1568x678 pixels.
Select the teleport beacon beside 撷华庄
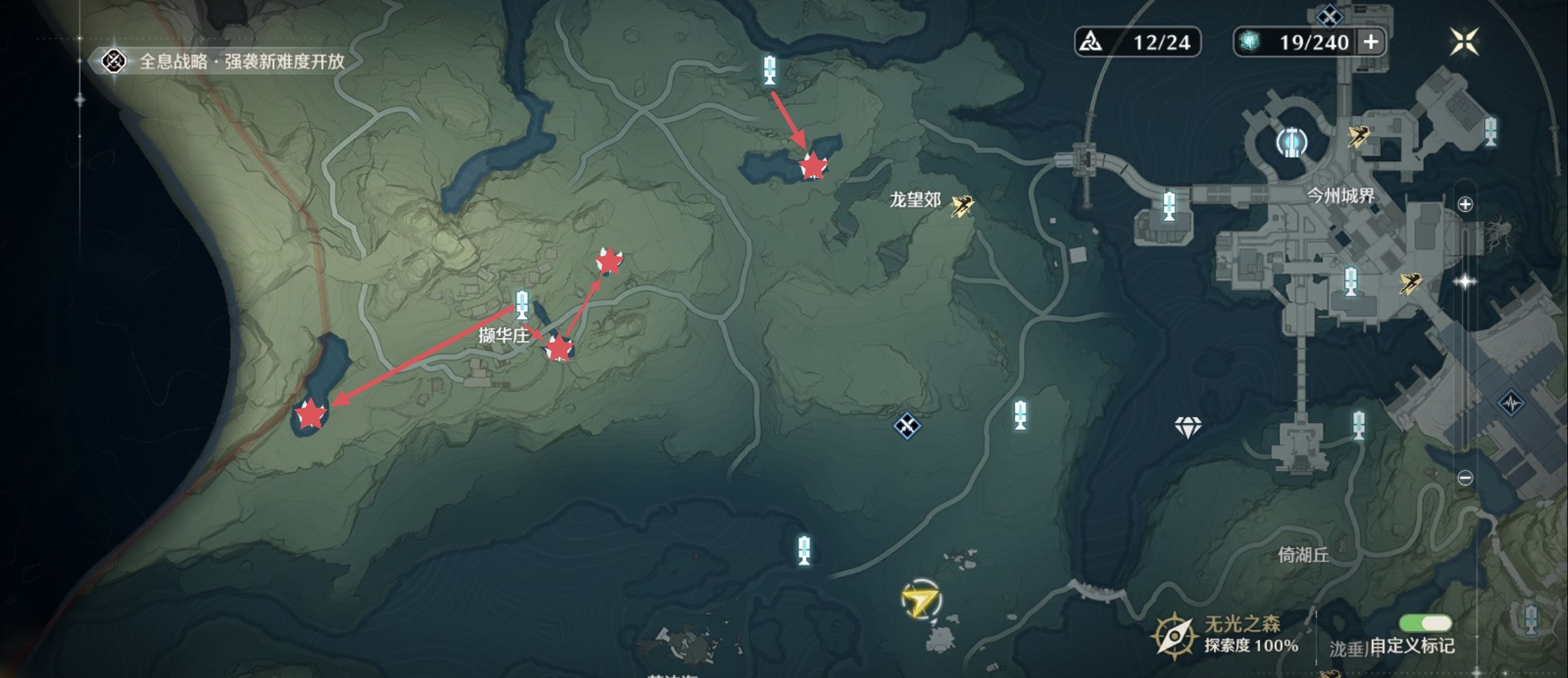pos(522,305)
